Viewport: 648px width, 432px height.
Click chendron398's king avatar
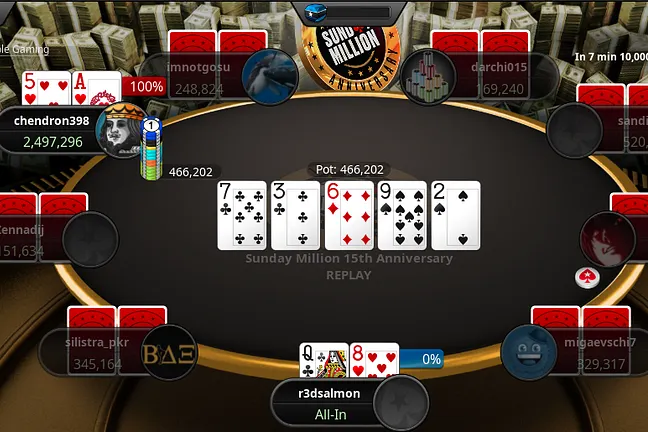pos(120,131)
